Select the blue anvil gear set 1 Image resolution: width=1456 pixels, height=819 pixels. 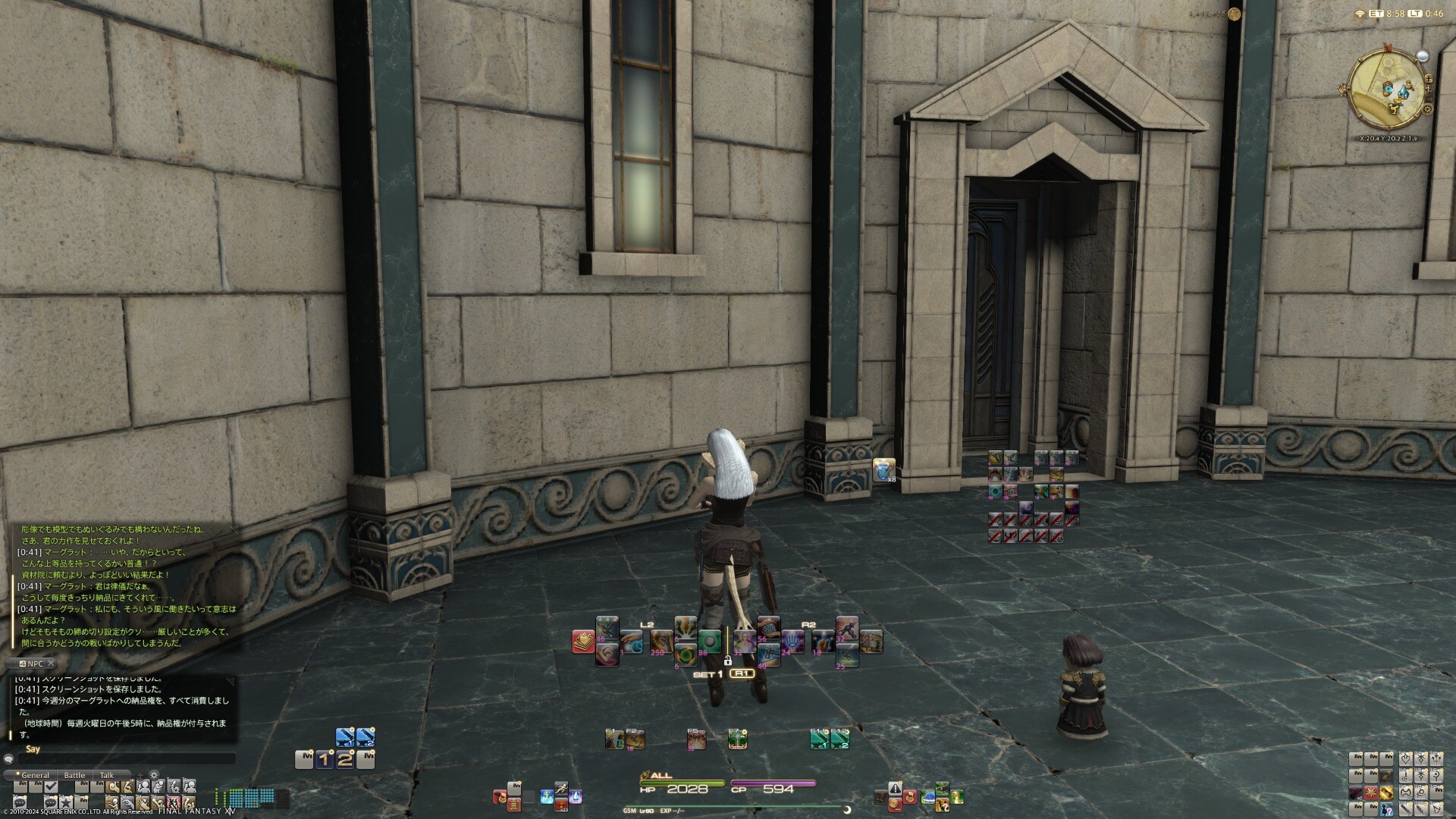tap(345, 736)
